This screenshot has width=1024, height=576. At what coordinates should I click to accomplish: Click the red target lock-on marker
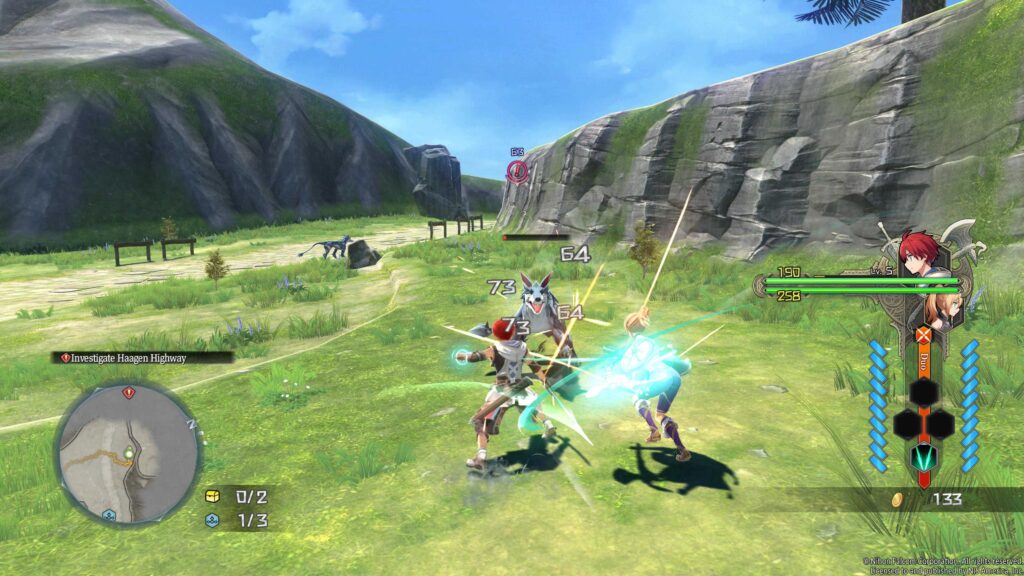(x=516, y=172)
